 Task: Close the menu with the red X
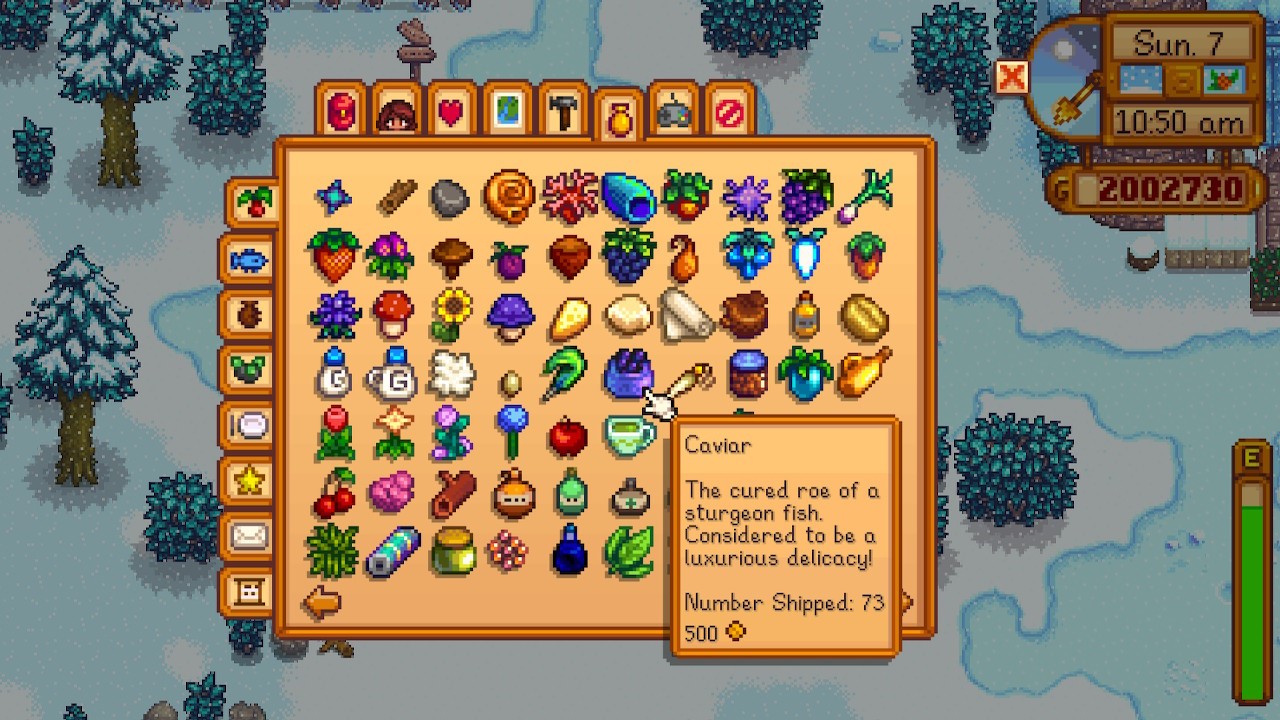(x=1013, y=76)
